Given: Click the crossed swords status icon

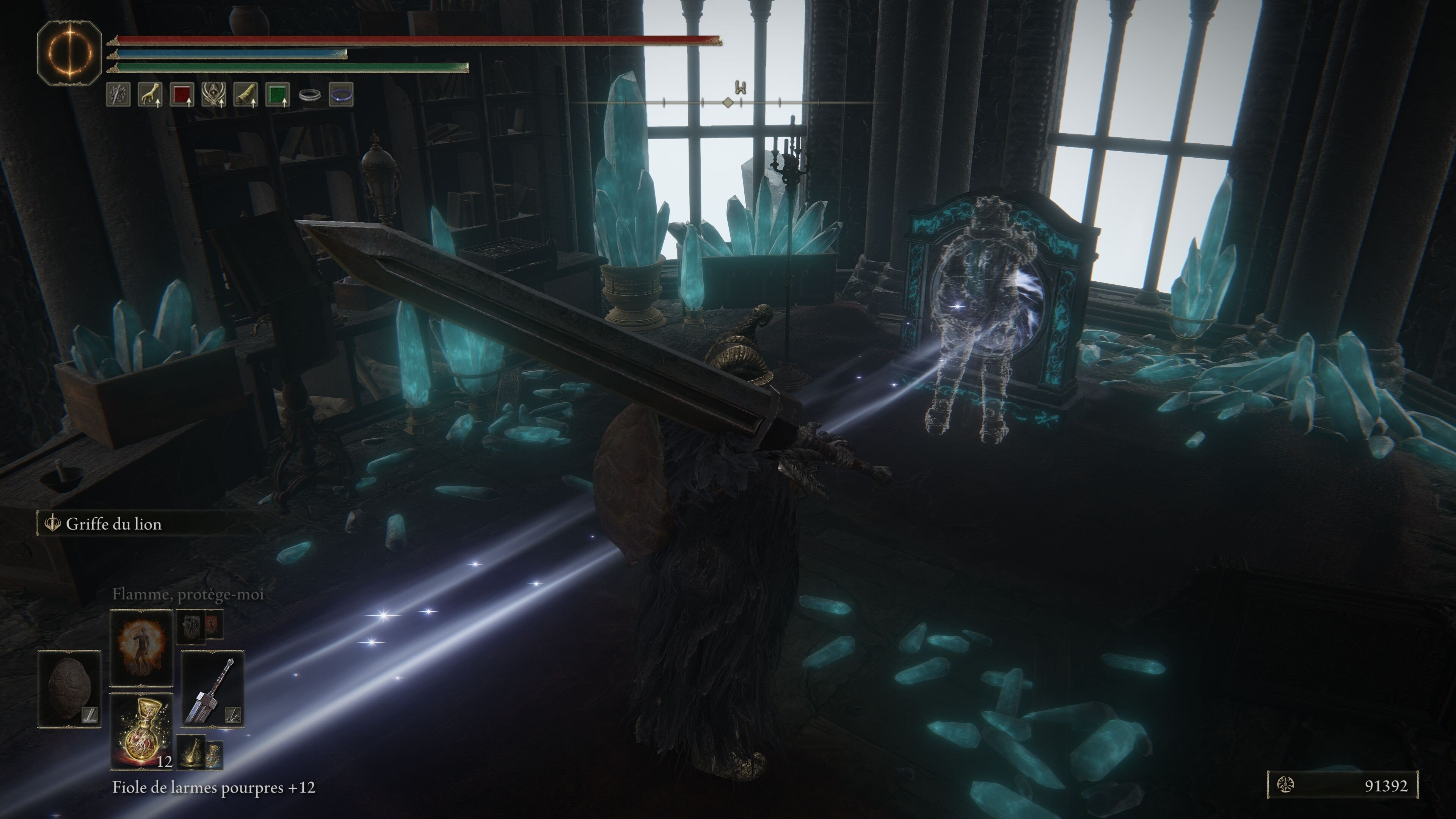Looking at the screenshot, I should pos(118,94).
